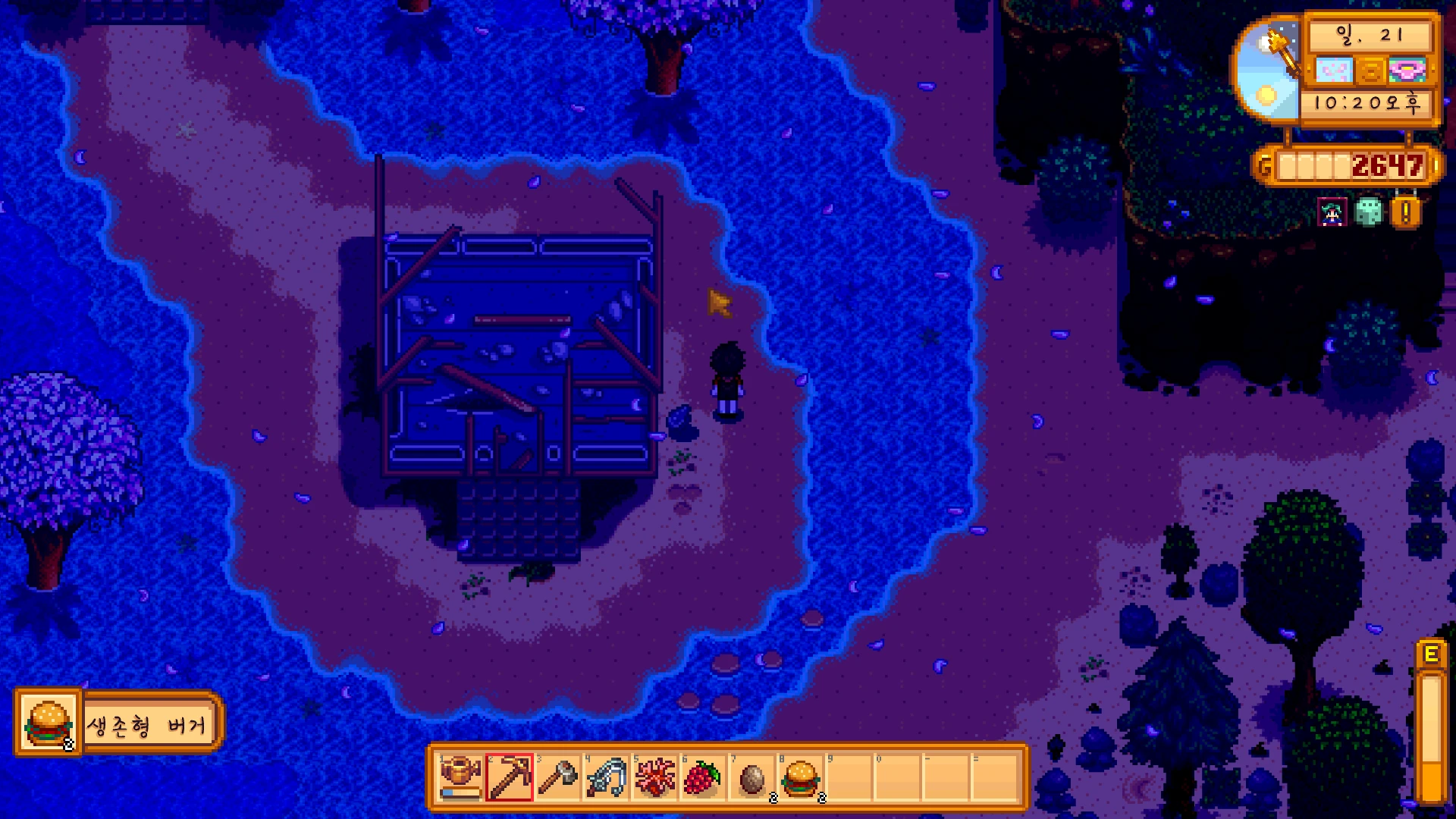Image resolution: width=1456 pixels, height=819 pixels.
Task: Click the green dice luck icon
Action: [1369, 212]
